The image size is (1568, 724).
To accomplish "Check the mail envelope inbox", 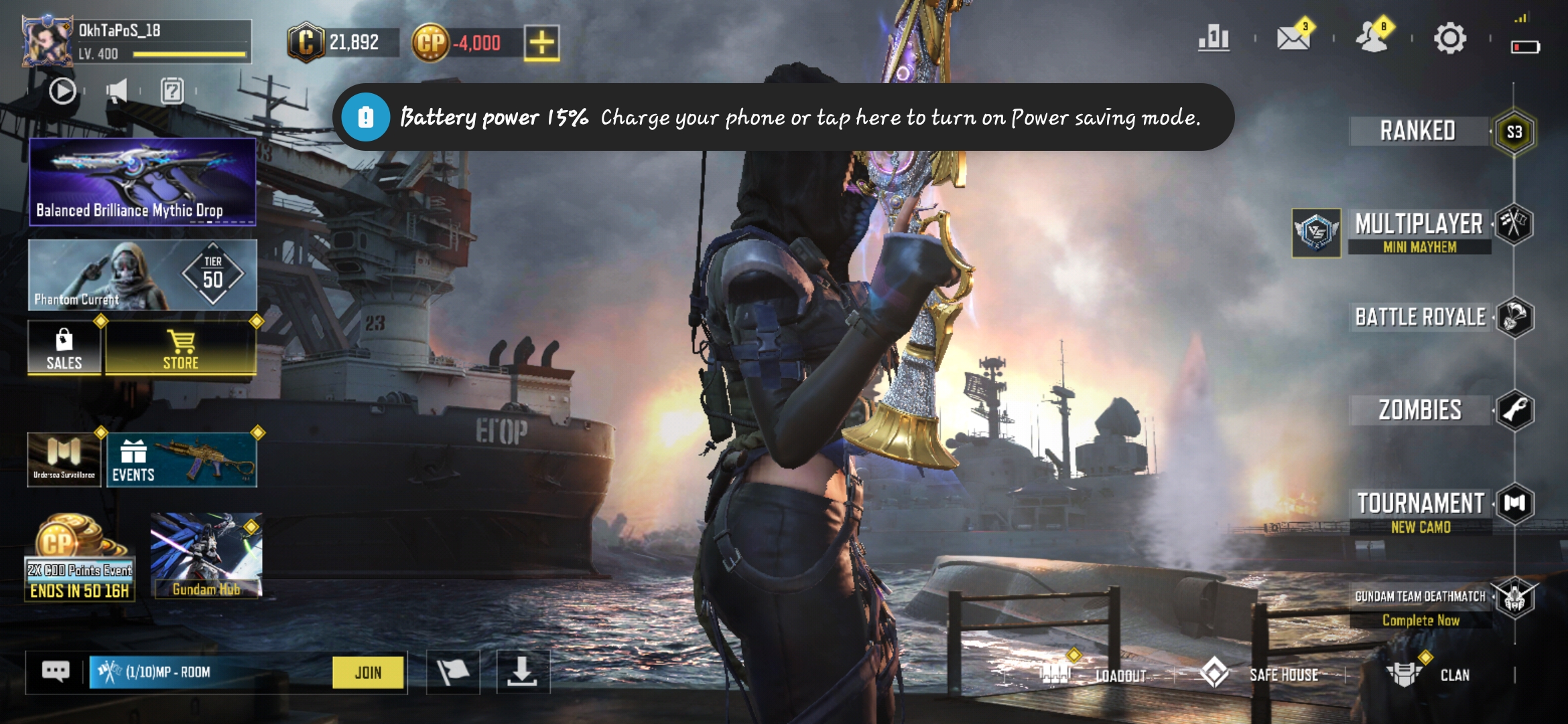I will pyautogui.click(x=1293, y=38).
